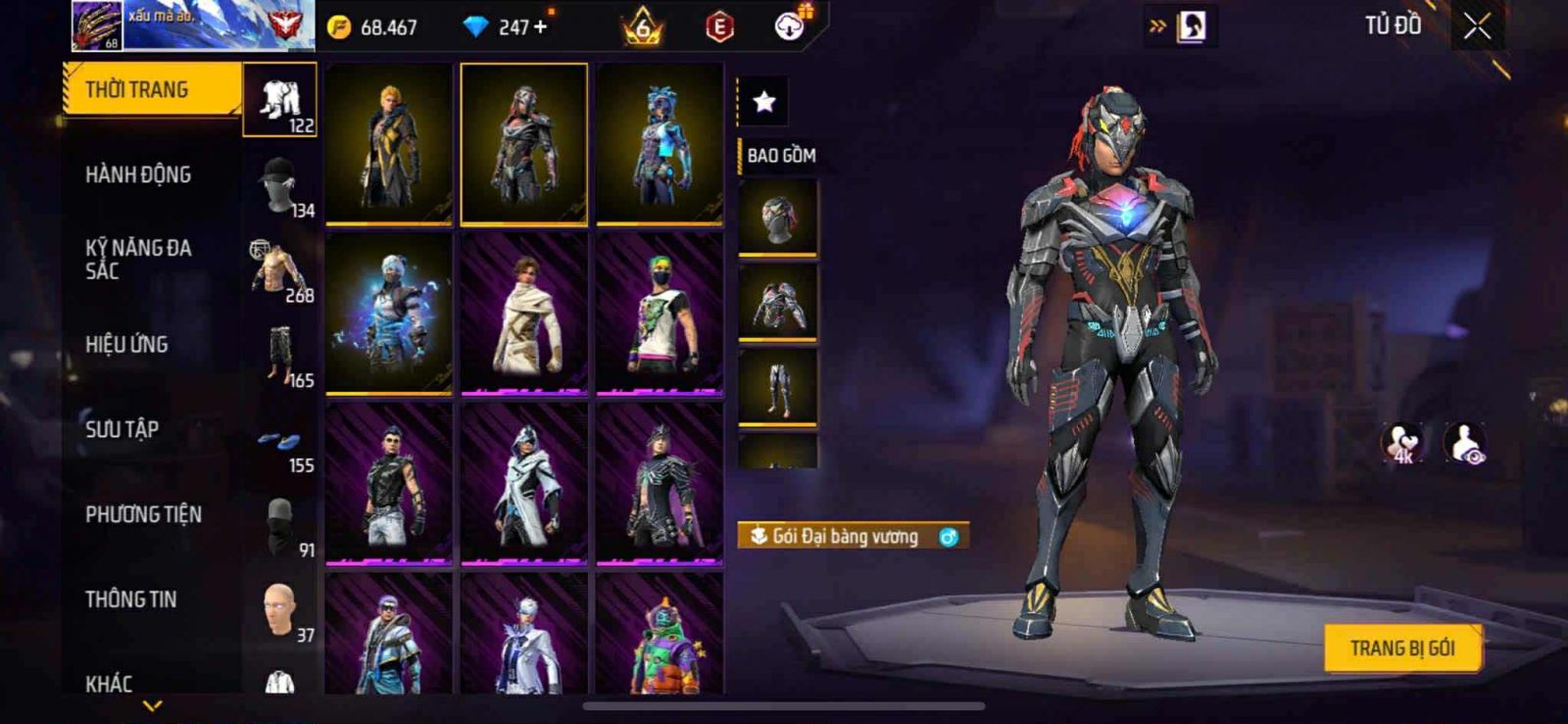
Task: Switch to the Hiệu Ứng tab
Action: 127,345
